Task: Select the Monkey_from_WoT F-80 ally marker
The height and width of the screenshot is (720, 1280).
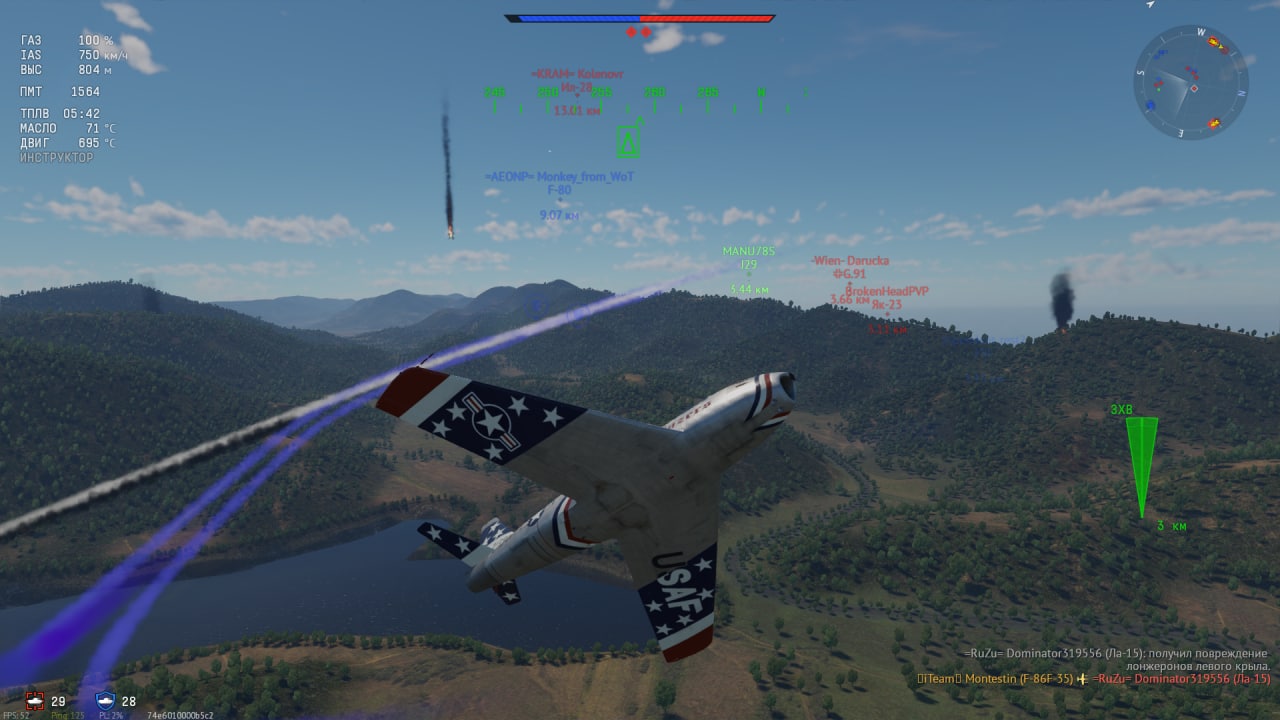Action: pos(559,190)
